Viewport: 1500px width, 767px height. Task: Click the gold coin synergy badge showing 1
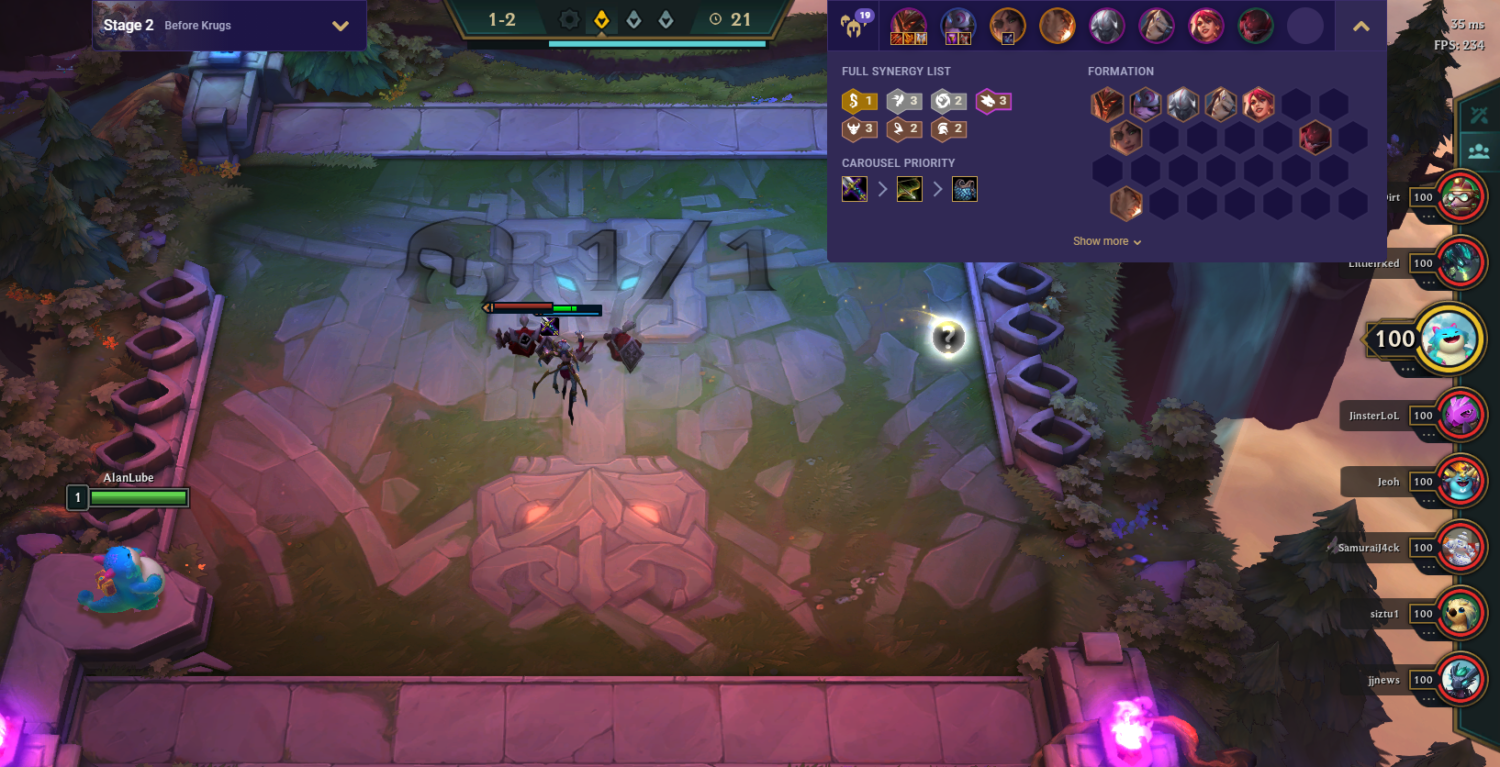coord(858,100)
